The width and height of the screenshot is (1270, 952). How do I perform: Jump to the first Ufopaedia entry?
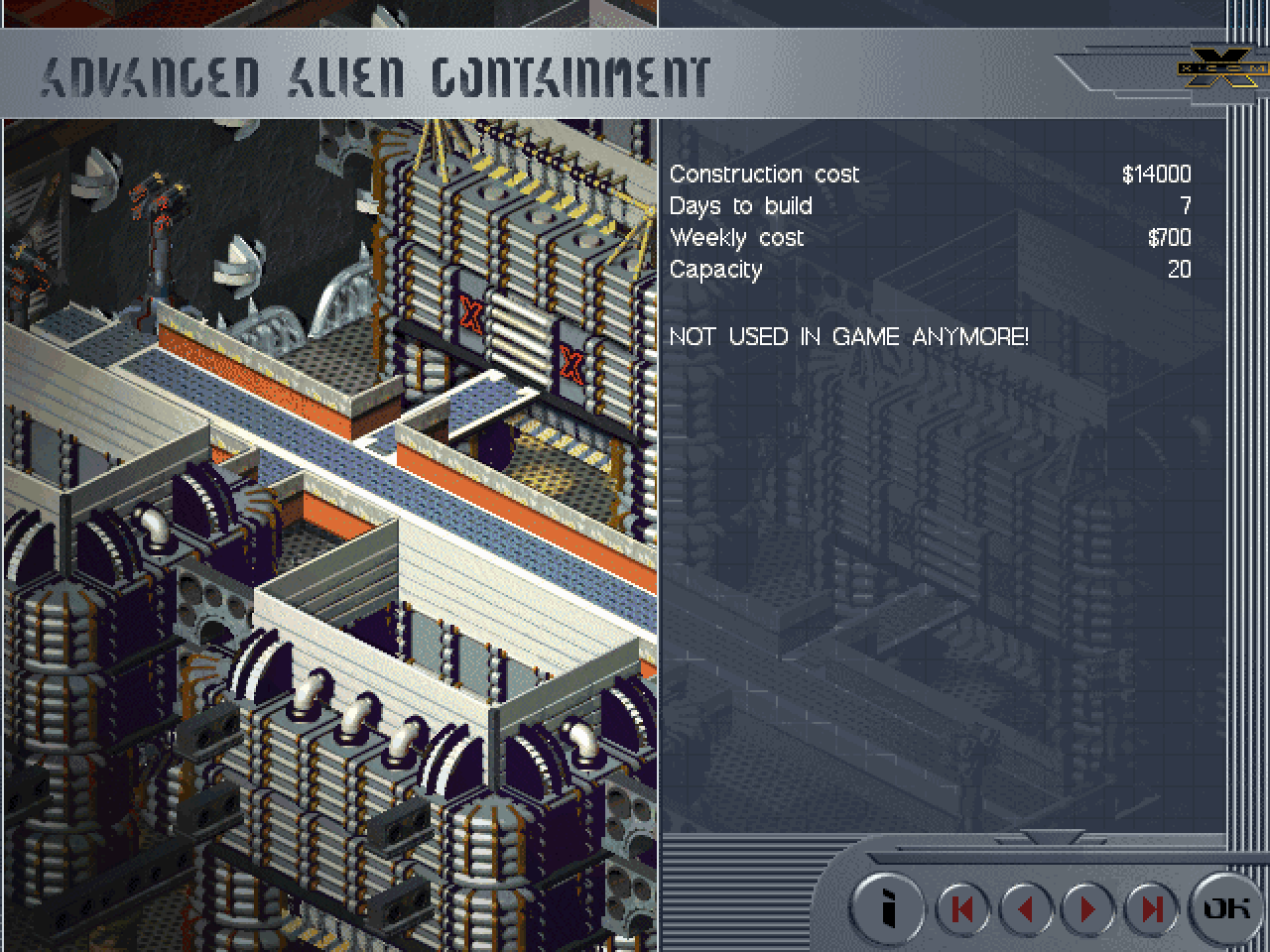(x=962, y=908)
